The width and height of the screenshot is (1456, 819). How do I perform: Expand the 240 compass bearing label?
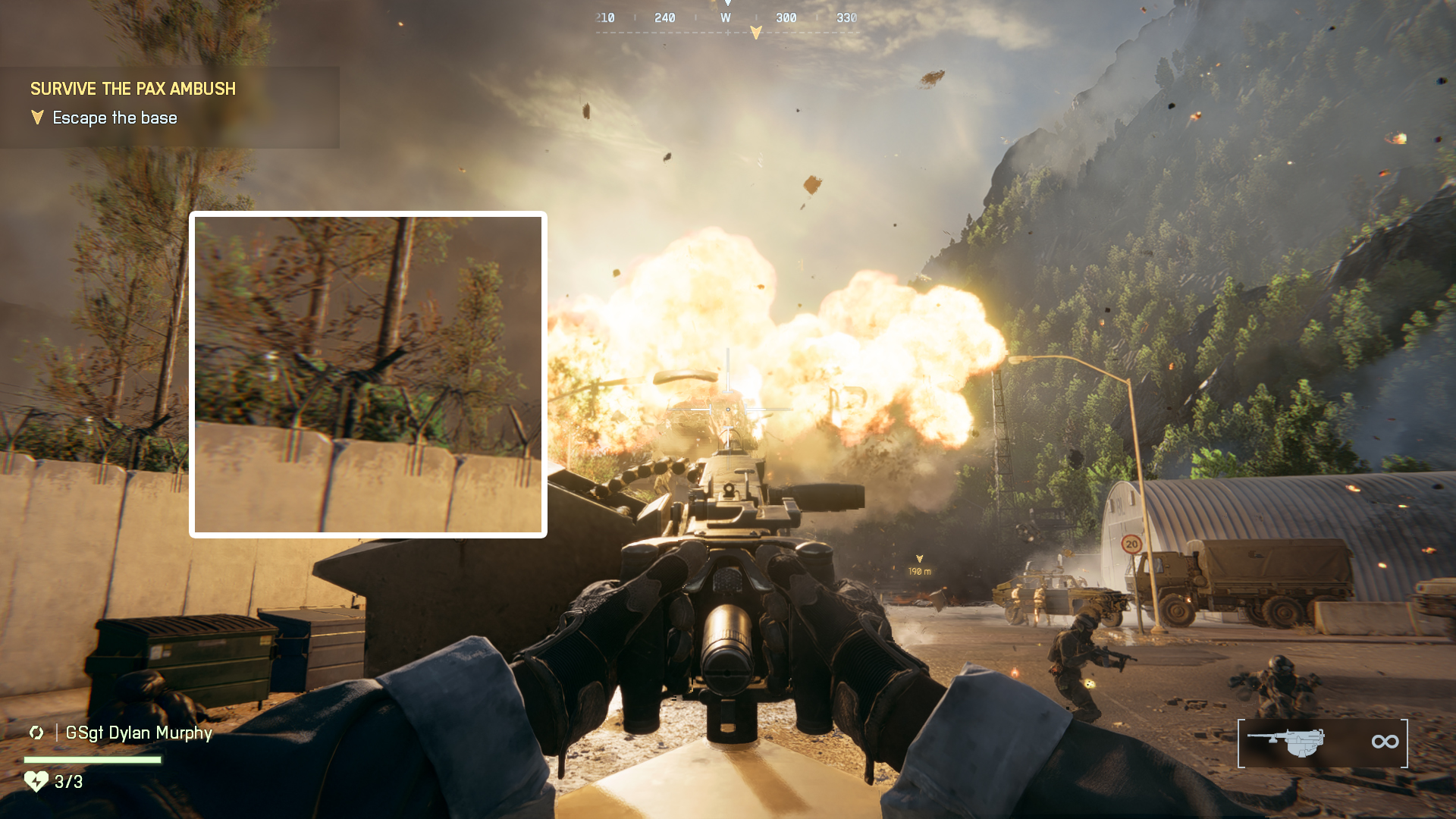[665, 17]
